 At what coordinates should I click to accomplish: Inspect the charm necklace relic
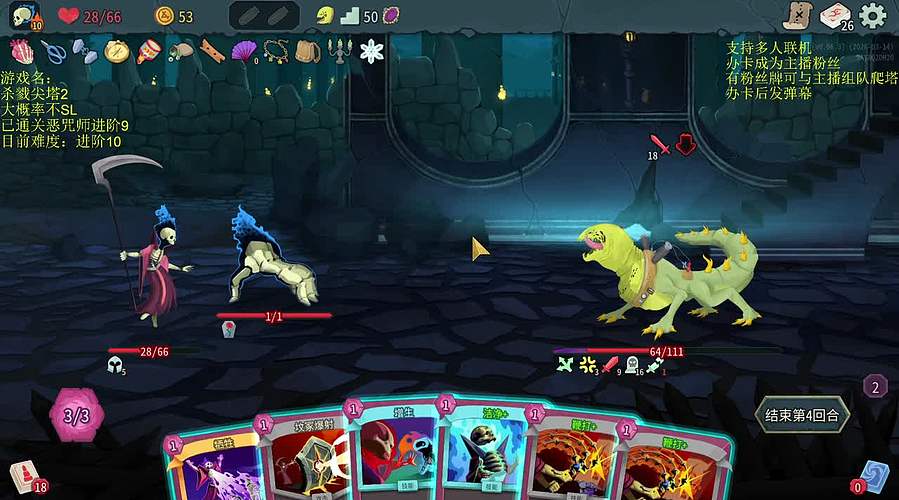point(276,50)
